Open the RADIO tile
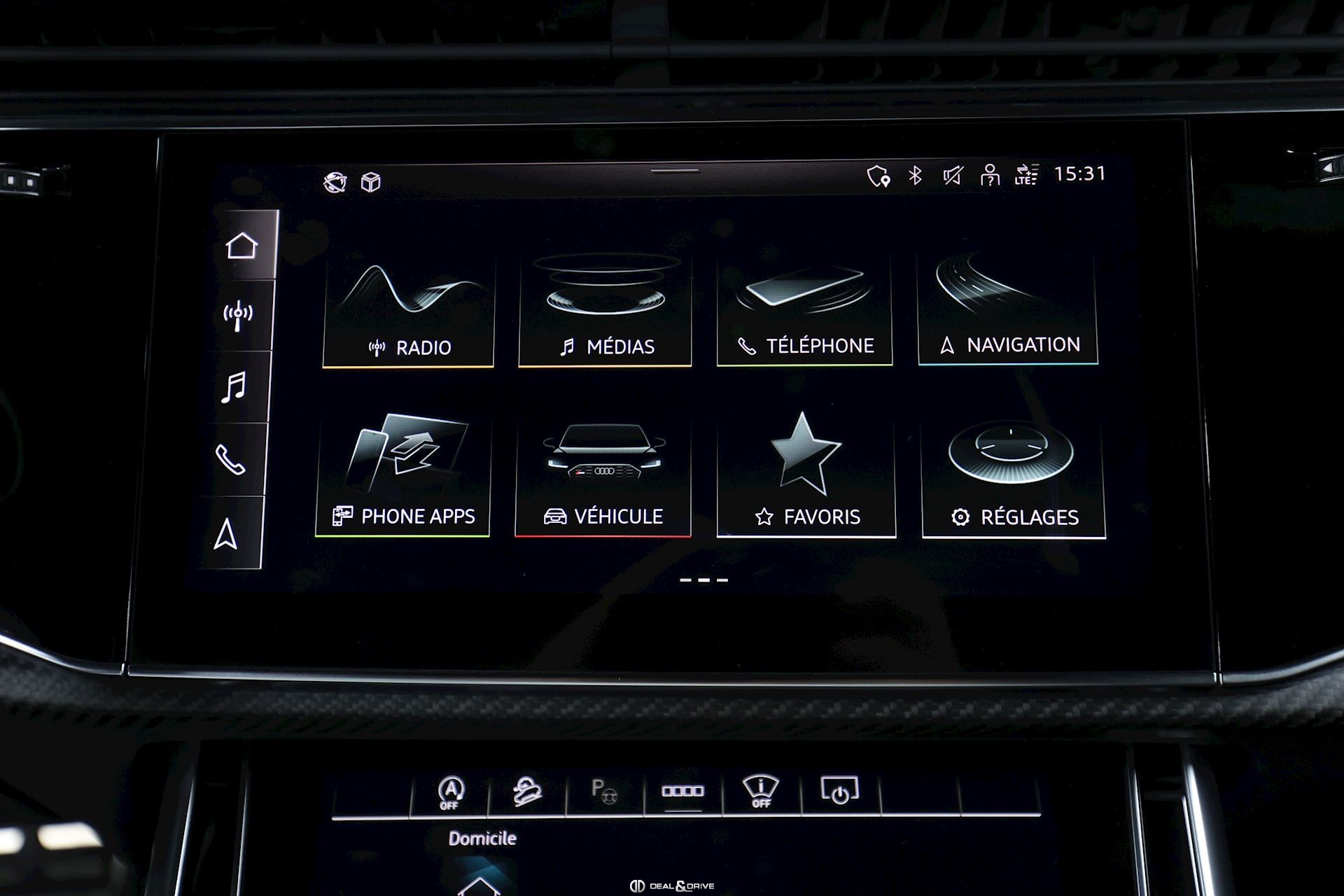The image size is (1344, 896). (409, 311)
